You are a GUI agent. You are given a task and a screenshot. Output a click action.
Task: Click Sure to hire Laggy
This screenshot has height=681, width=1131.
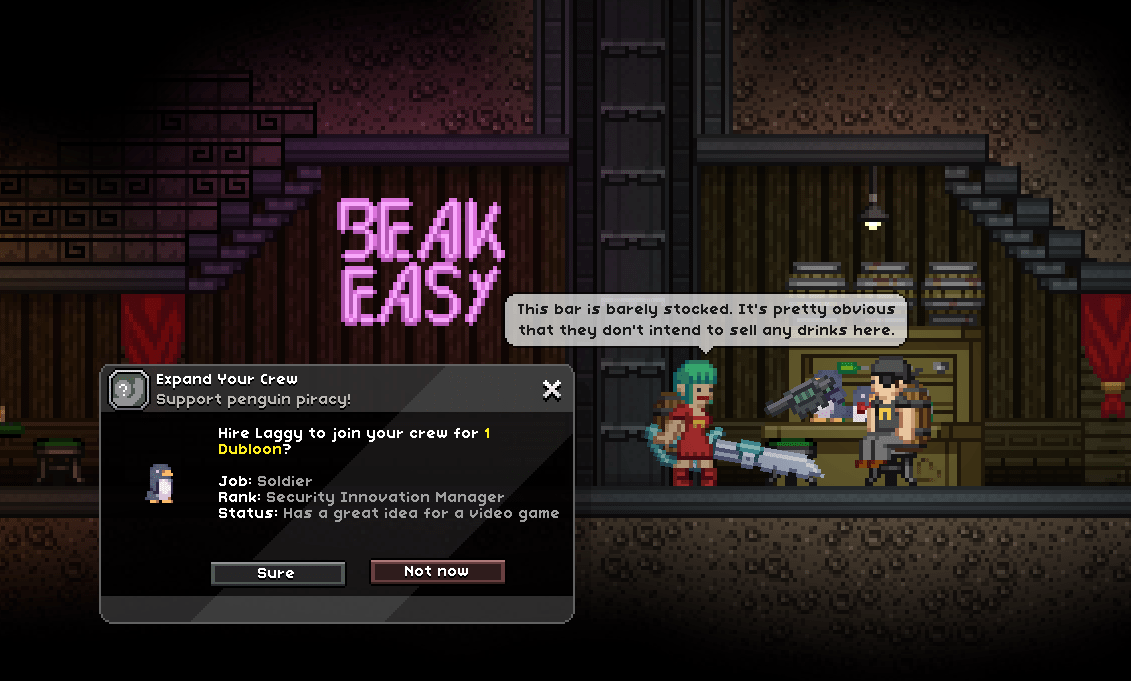click(277, 573)
